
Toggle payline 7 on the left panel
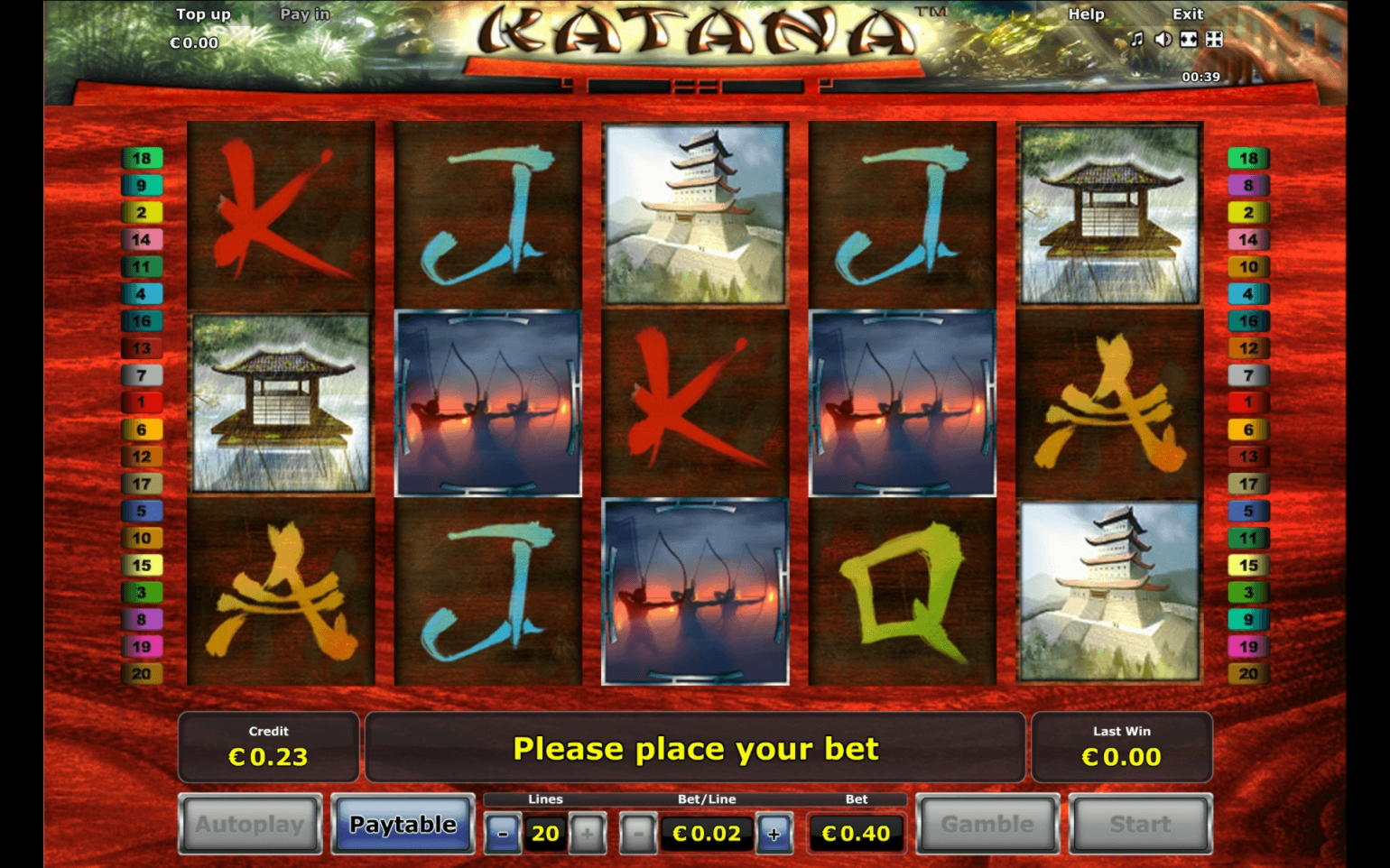143,376
